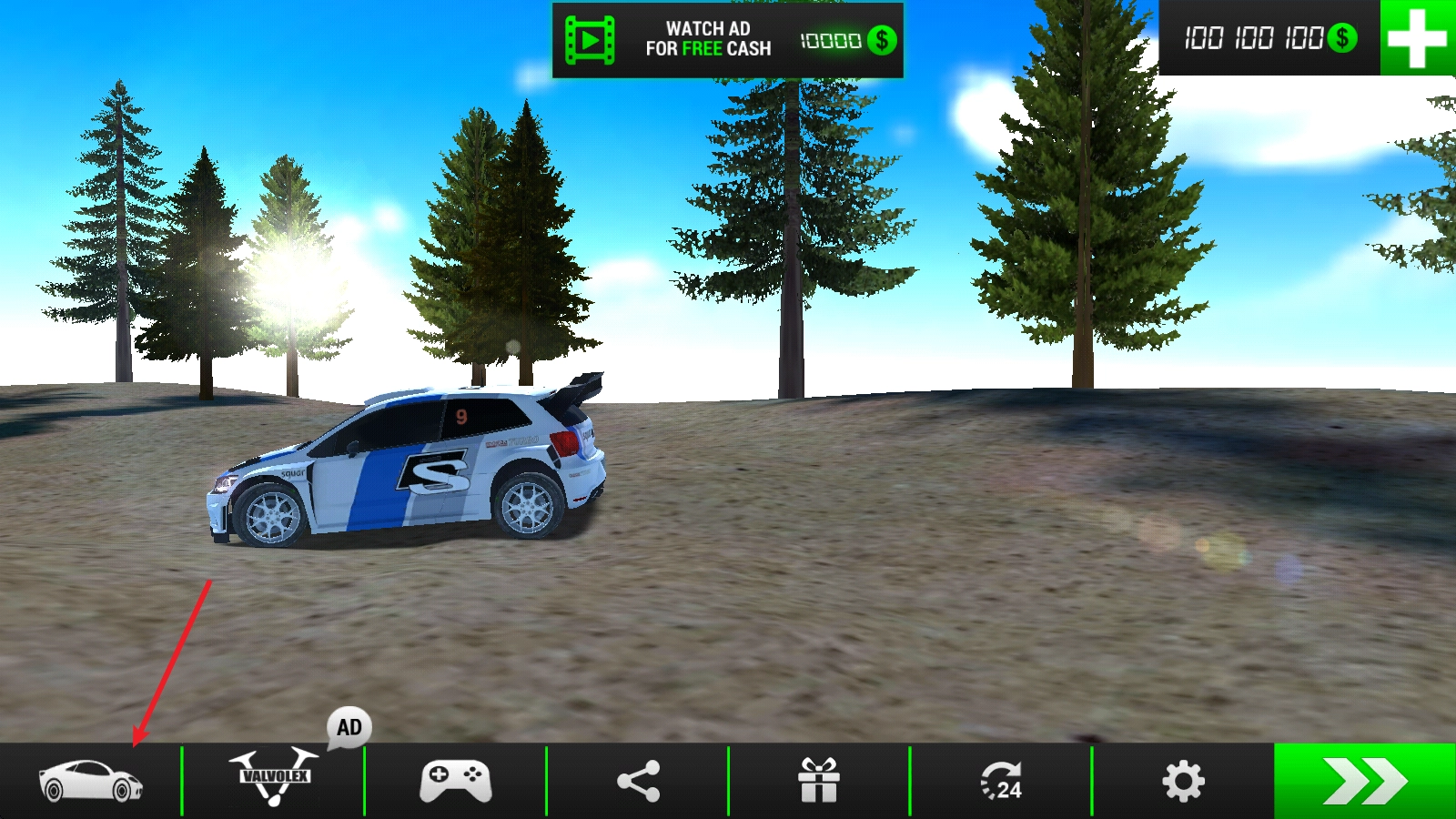Share the game via share icon
The image size is (1456, 819).
pyautogui.click(x=638, y=781)
